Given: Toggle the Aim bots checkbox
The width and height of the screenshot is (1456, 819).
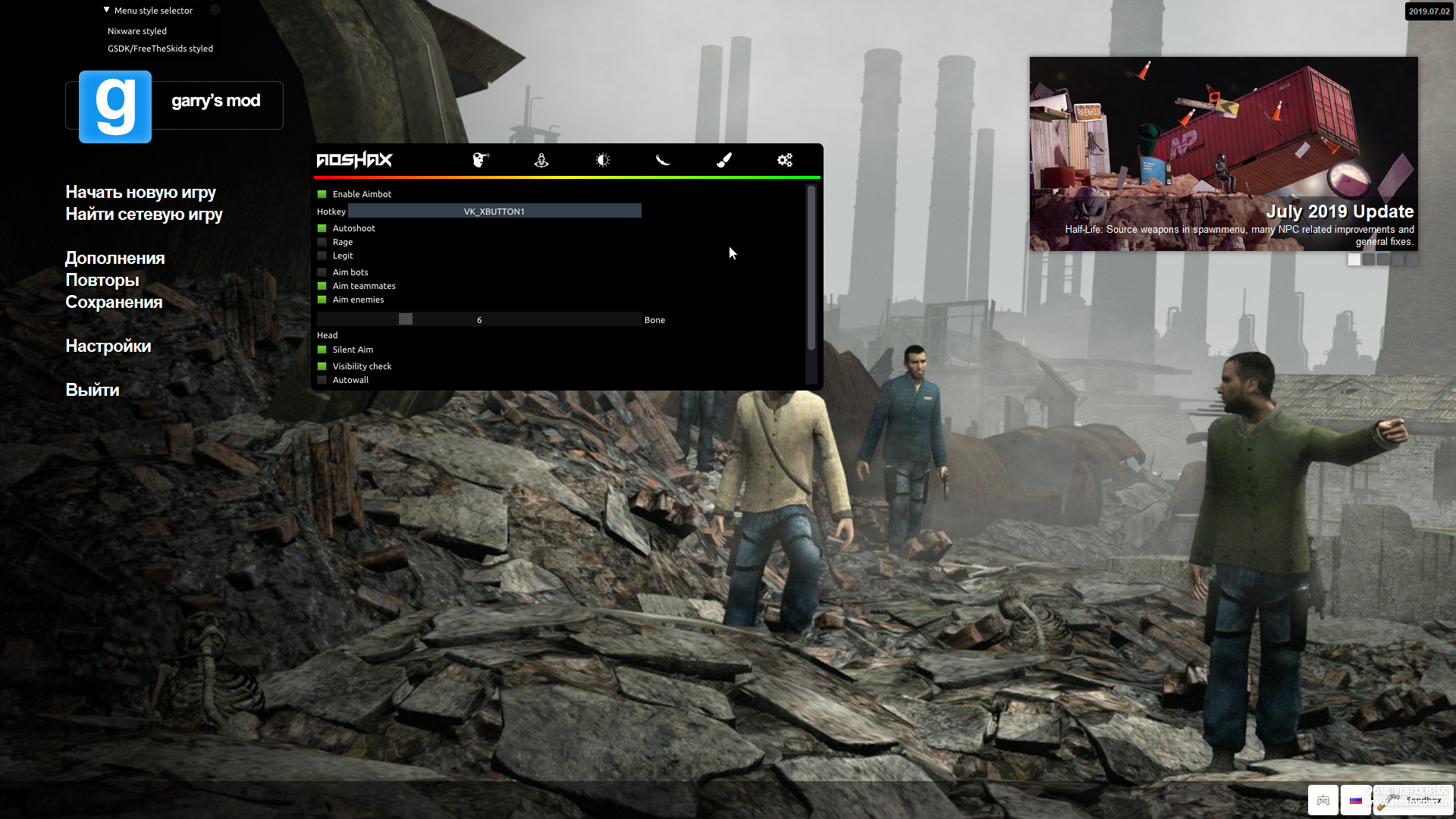Looking at the screenshot, I should pos(322,272).
